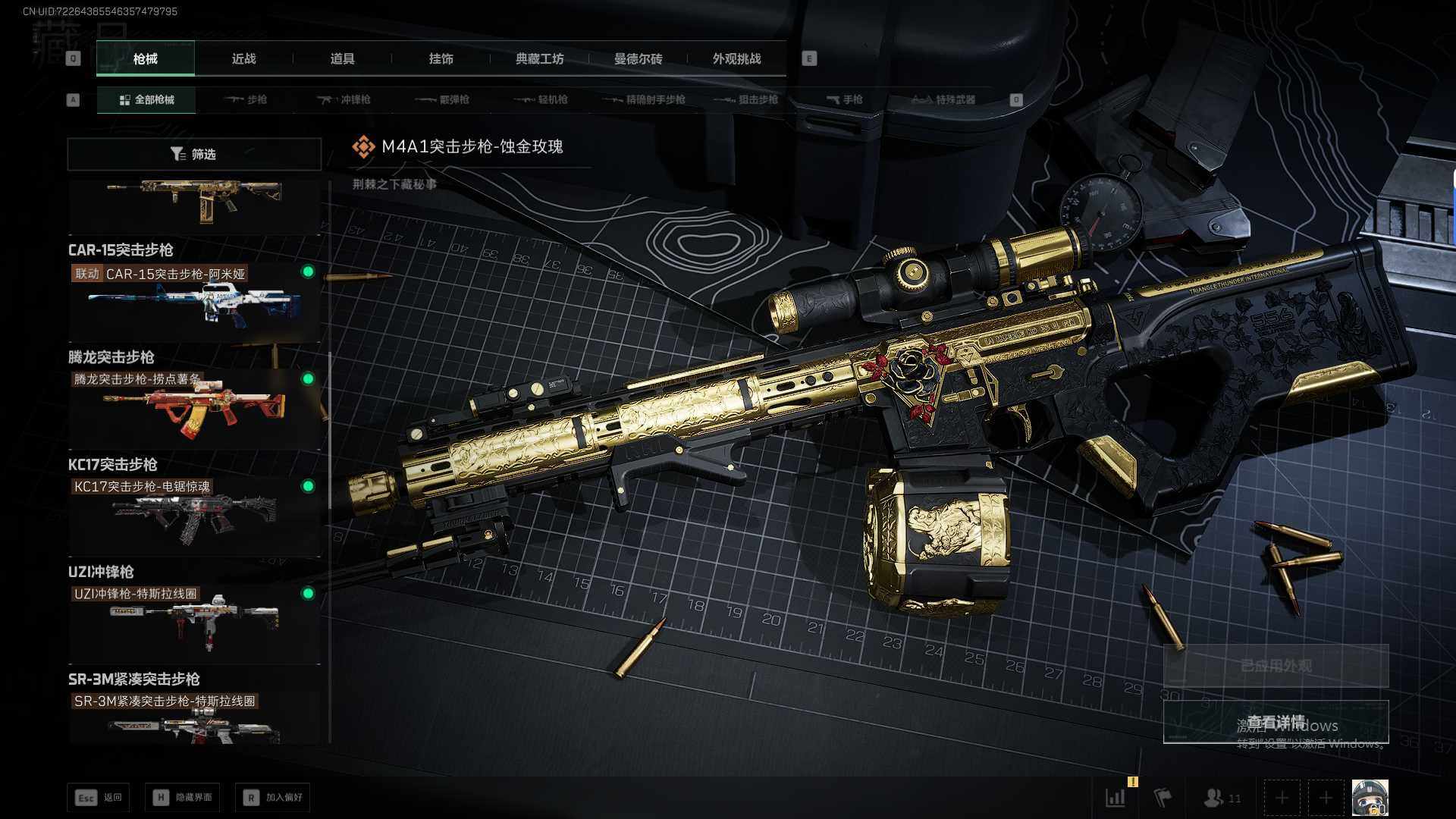Select the 挂饰 charms tab
1456x819 pixels.
pos(441,58)
